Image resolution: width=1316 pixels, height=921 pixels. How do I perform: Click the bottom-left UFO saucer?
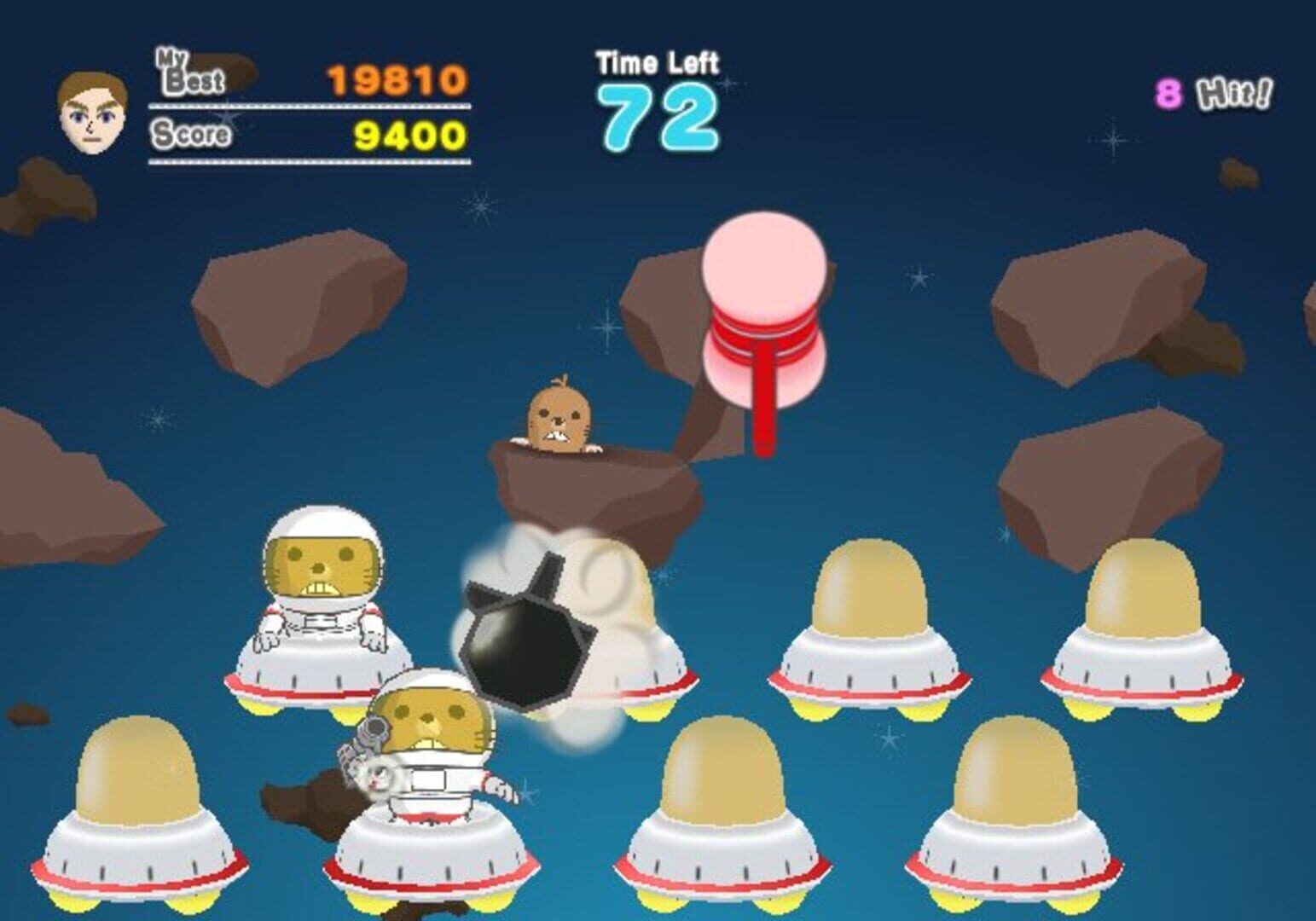[x=141, y=844]
